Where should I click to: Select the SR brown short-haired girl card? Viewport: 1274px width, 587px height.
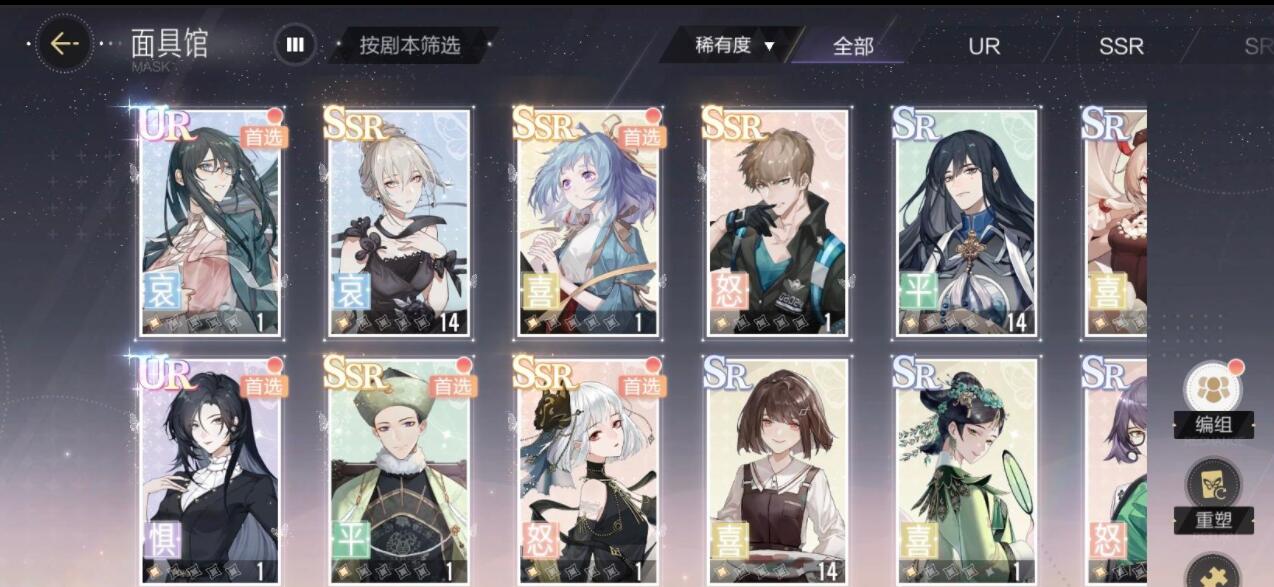click(777, 470)
